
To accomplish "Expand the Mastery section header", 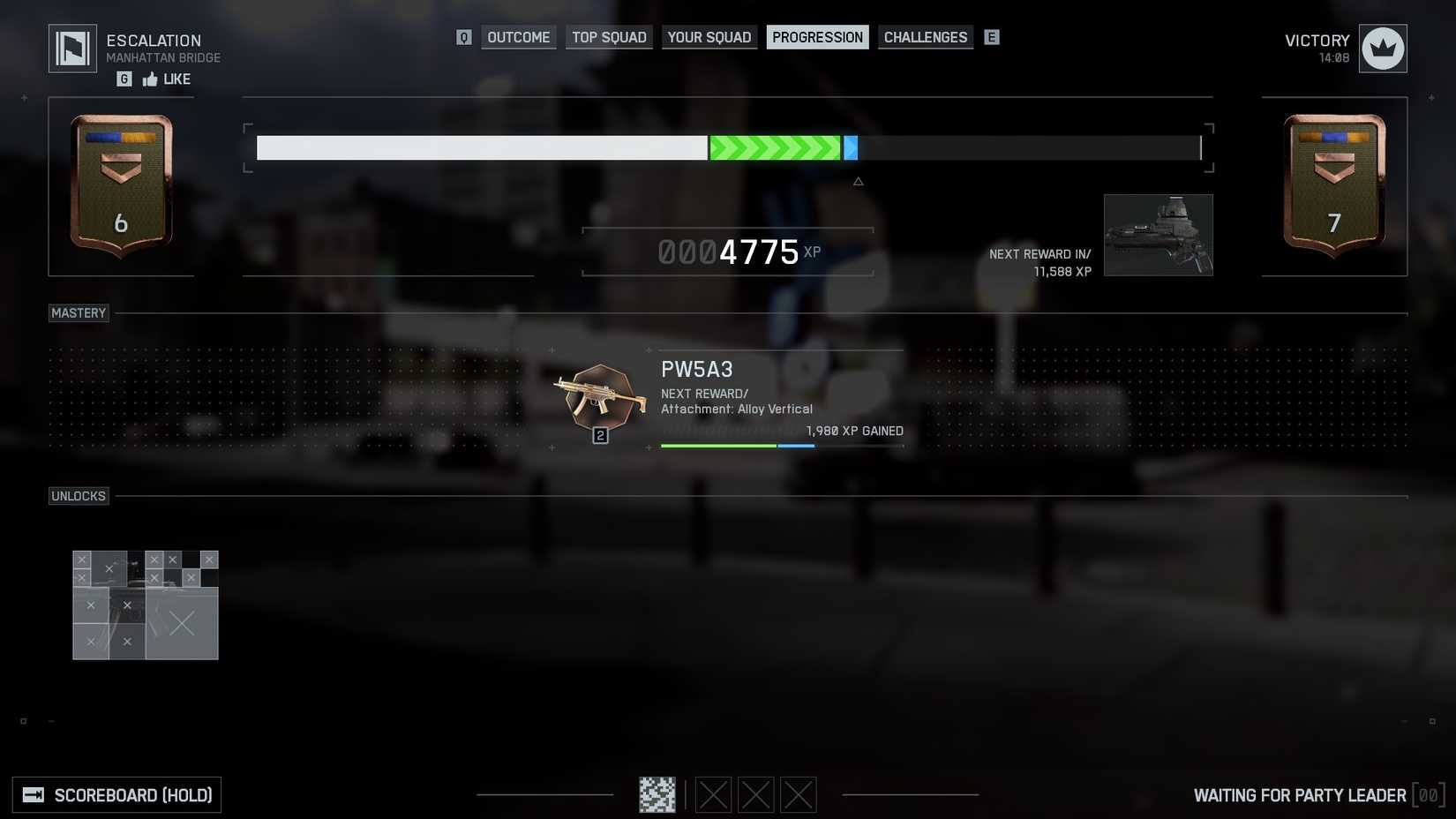I will tap(79, 312).
